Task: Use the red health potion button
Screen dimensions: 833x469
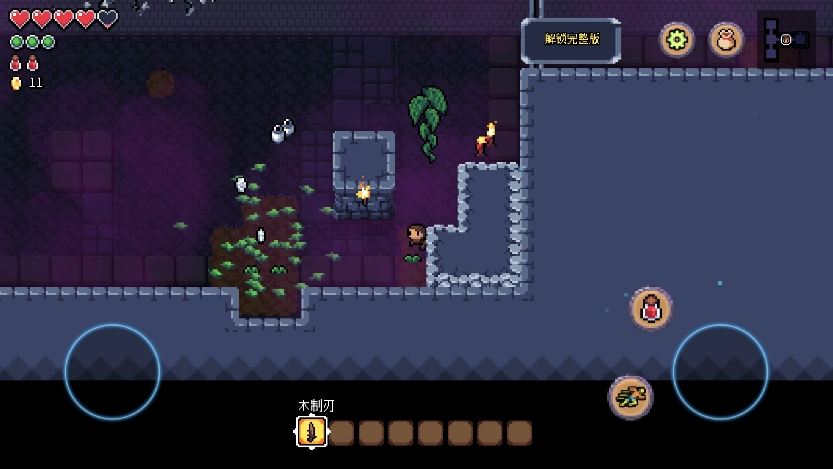Action: click(651, 308)
